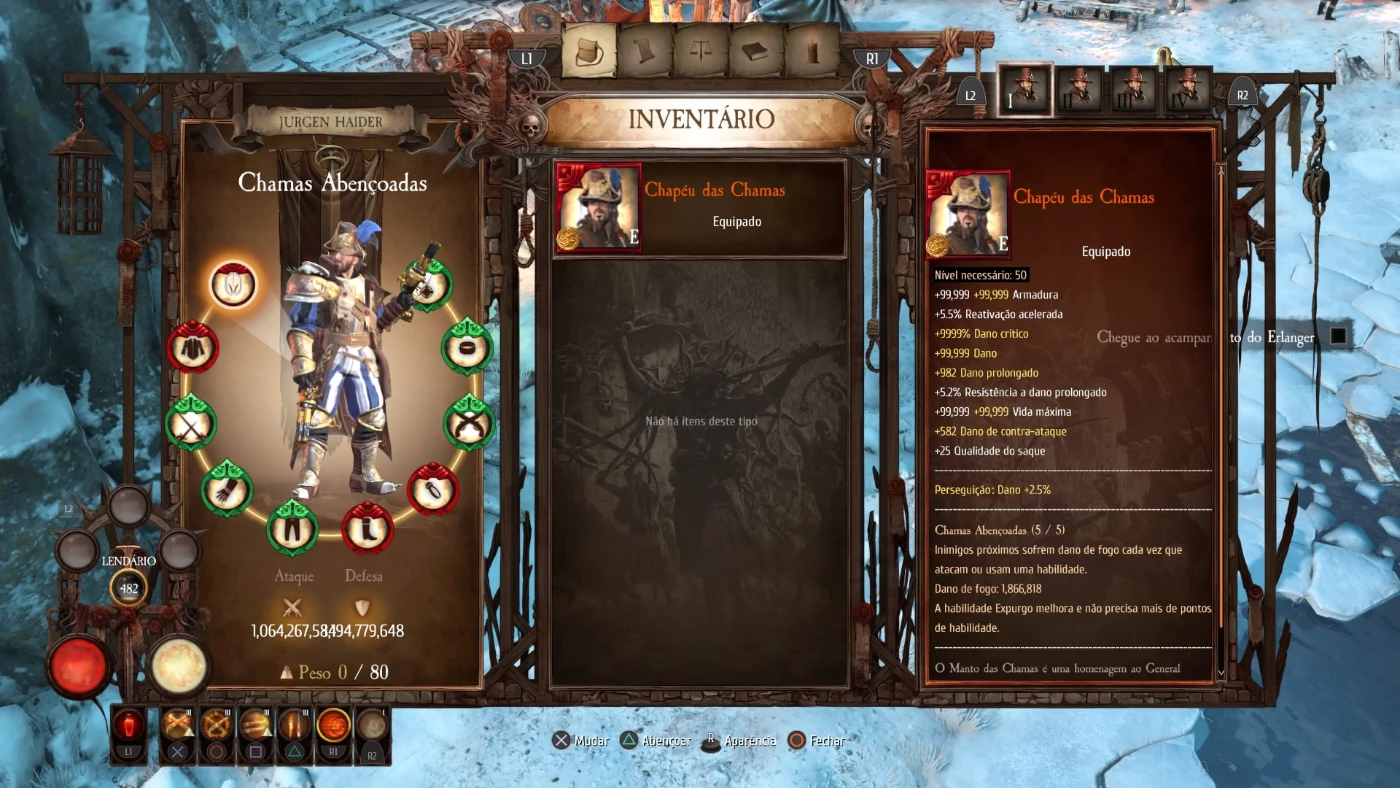Open the belt equipment slot
The height and width of the screenshot is (788, 1400).
coord(467,346)
